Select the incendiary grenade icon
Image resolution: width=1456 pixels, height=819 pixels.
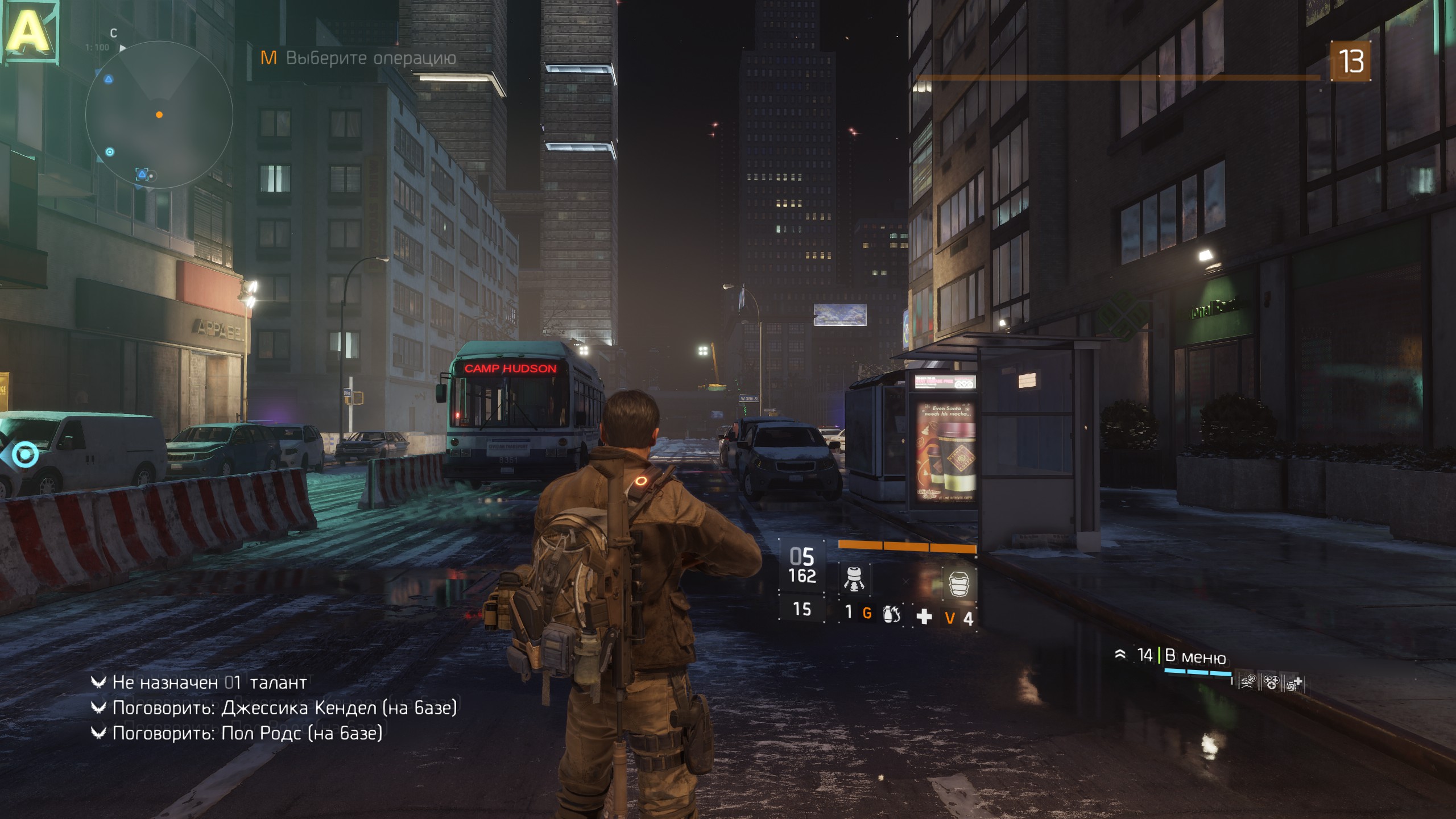tap(891, 614)
